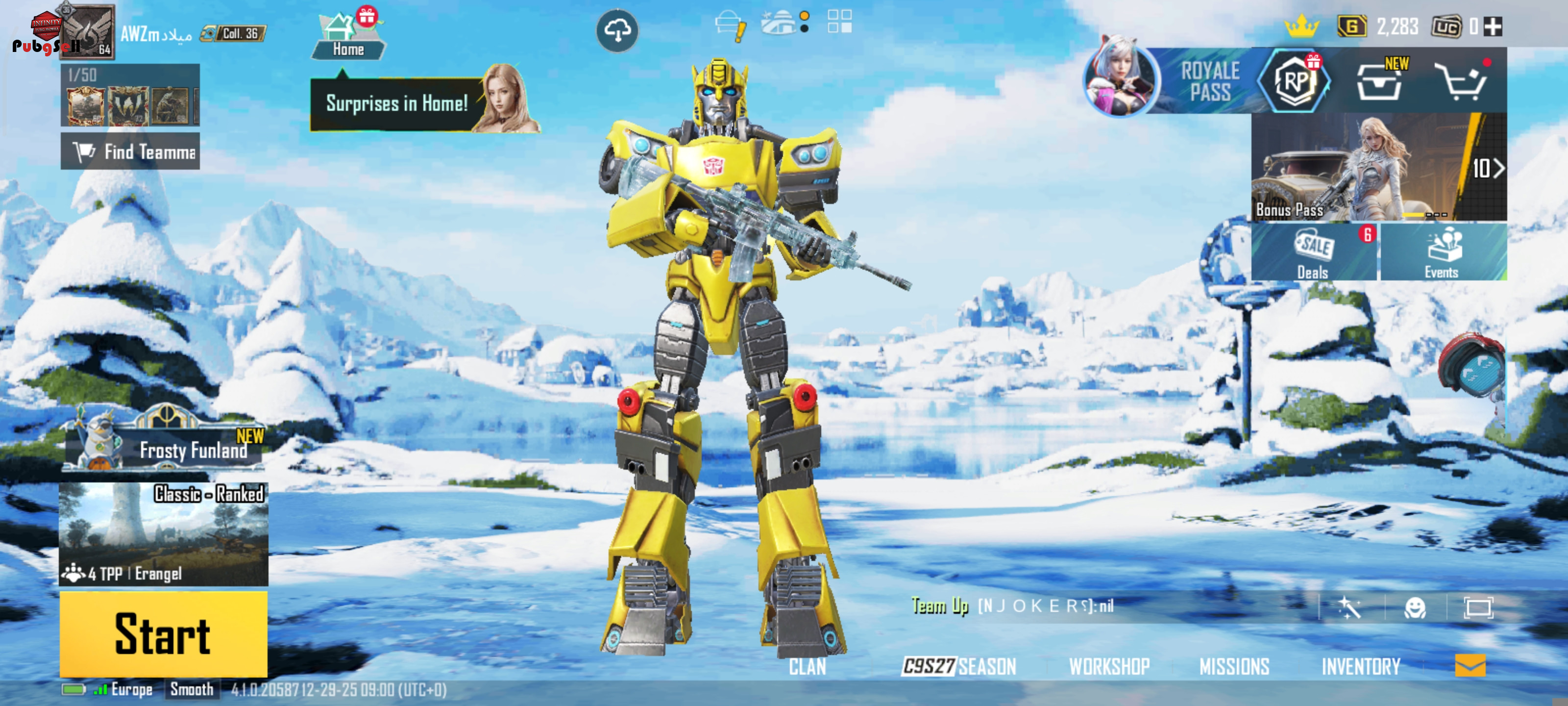
Task: Open the Clan menu
Action: click(807, 666)
